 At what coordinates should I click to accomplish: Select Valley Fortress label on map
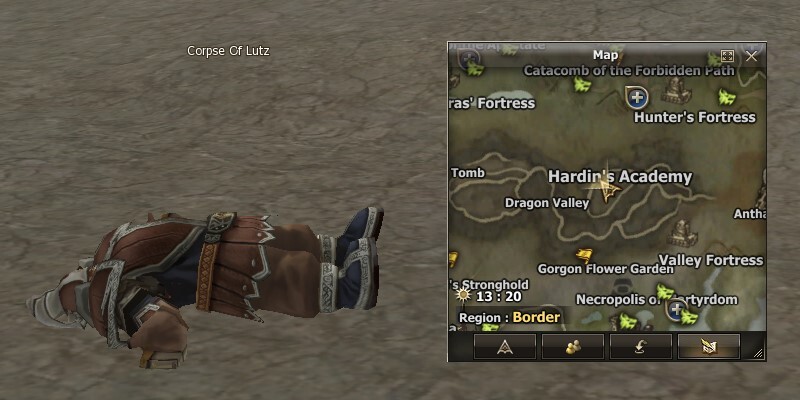710,260
